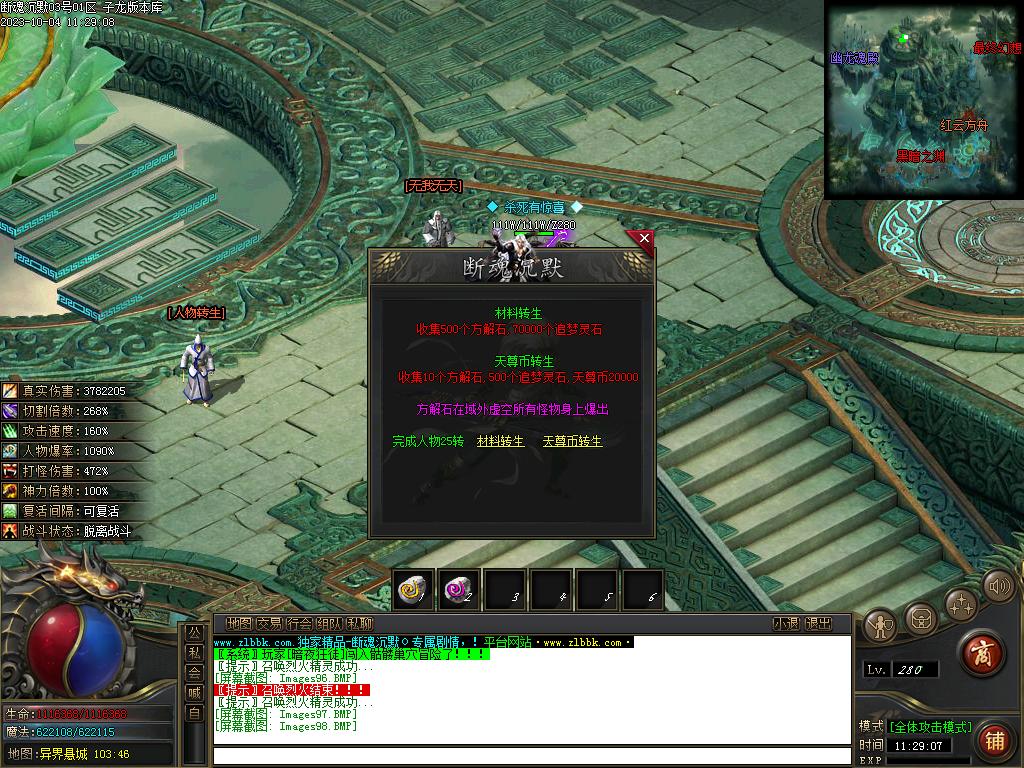Switch to the 喊 shout chat channel

pyautogui.click(x=194, y=692)
